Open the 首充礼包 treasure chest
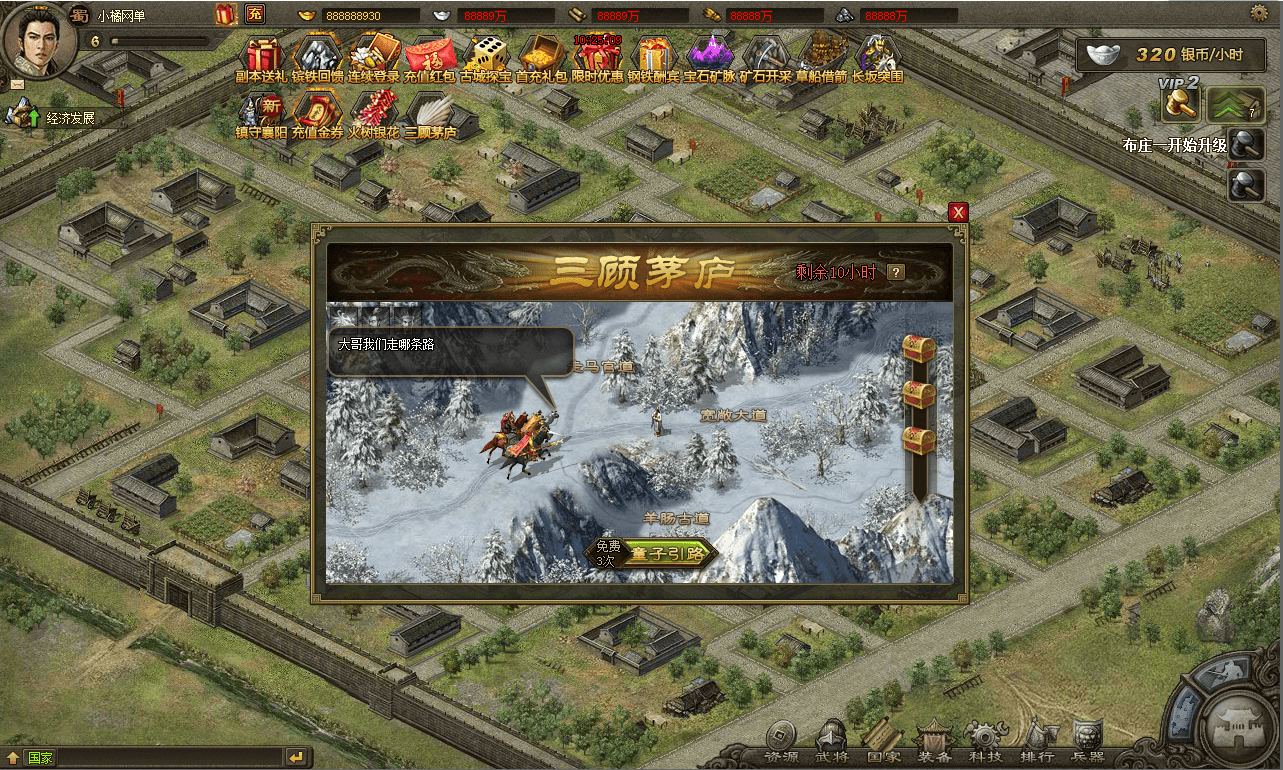Screen dimensions: 1283x770 (x=542, y=57)
